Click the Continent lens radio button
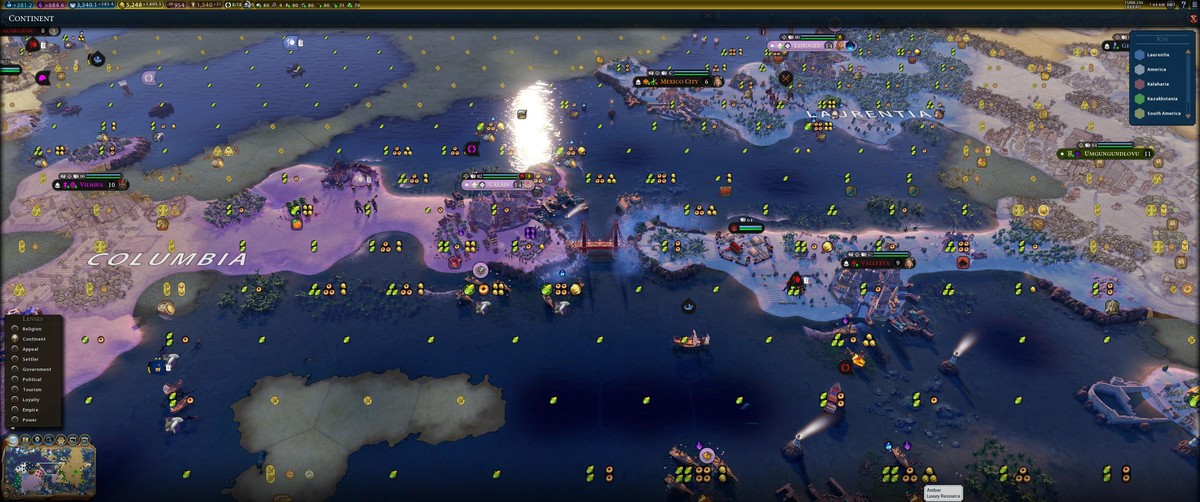This screenshot has width=1200, height=502. point(14,338)
